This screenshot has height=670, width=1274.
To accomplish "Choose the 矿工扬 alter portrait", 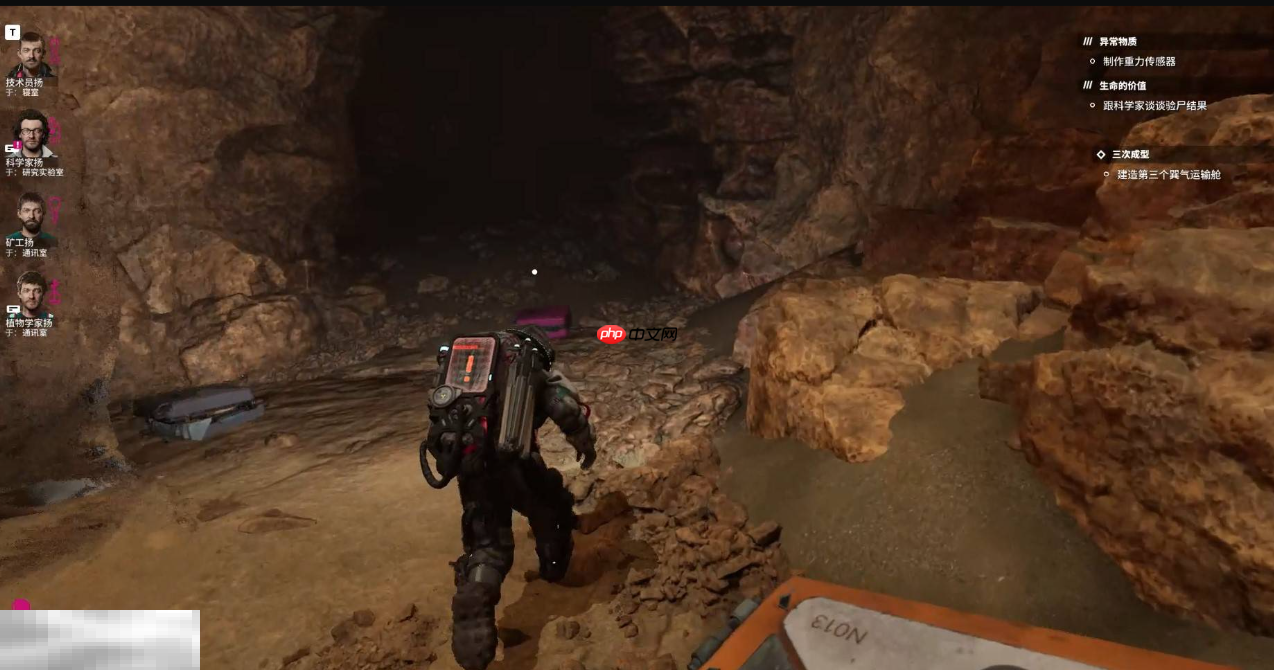I will tap(31, 214).
